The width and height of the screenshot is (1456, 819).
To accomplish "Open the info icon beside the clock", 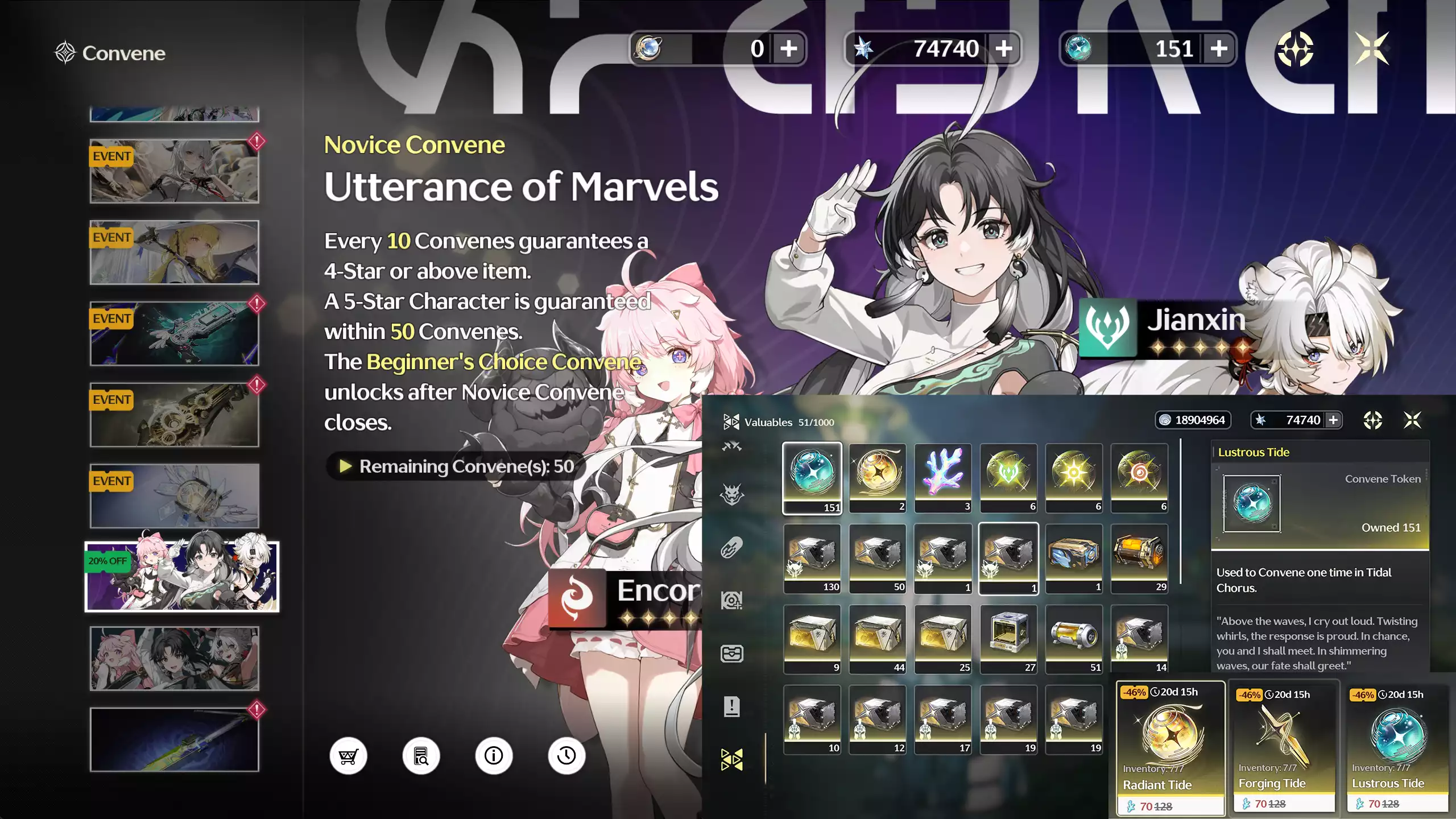I will 493,756.
